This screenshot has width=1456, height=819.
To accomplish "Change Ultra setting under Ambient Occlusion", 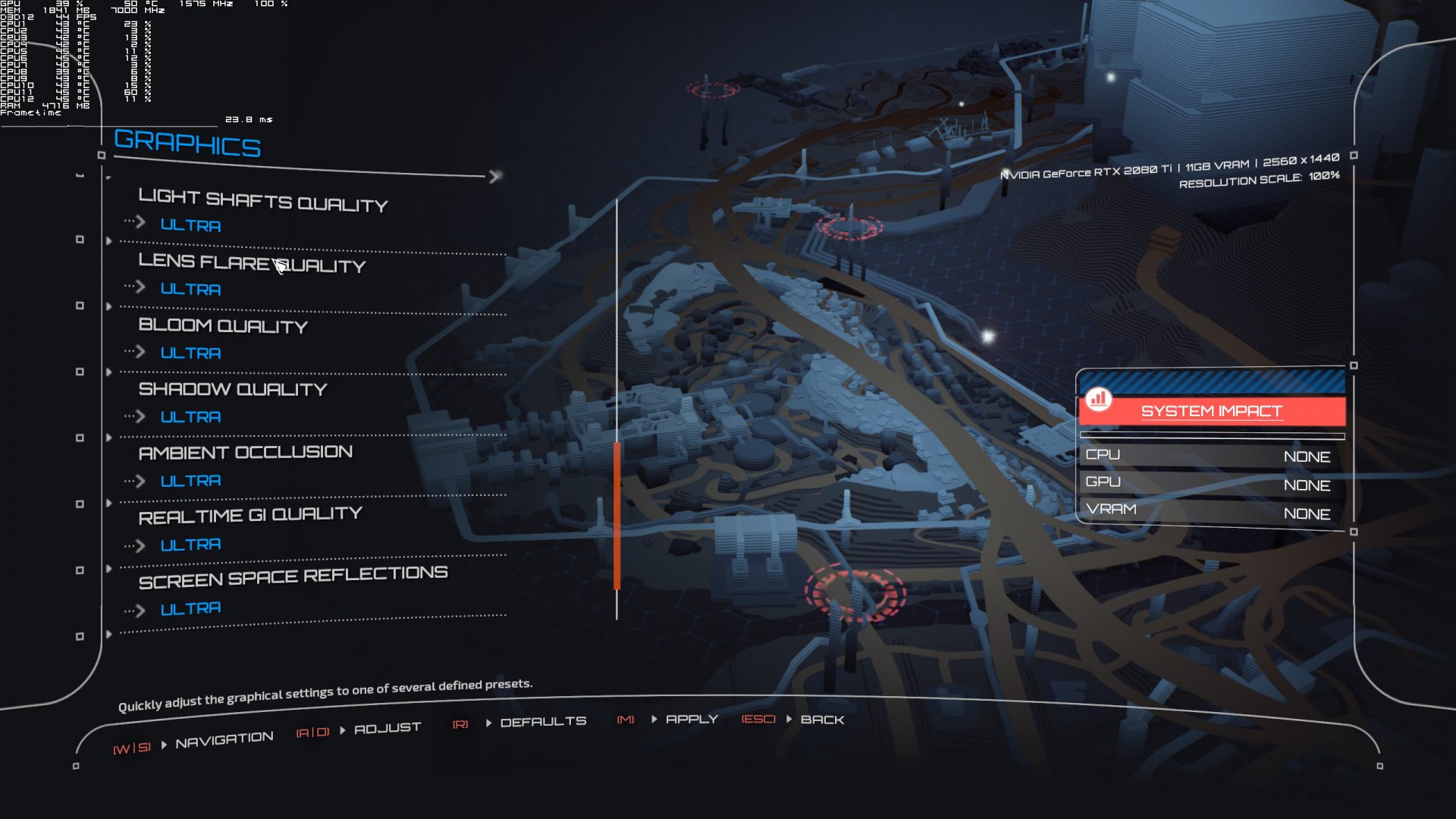I will (x=190, y=480).
